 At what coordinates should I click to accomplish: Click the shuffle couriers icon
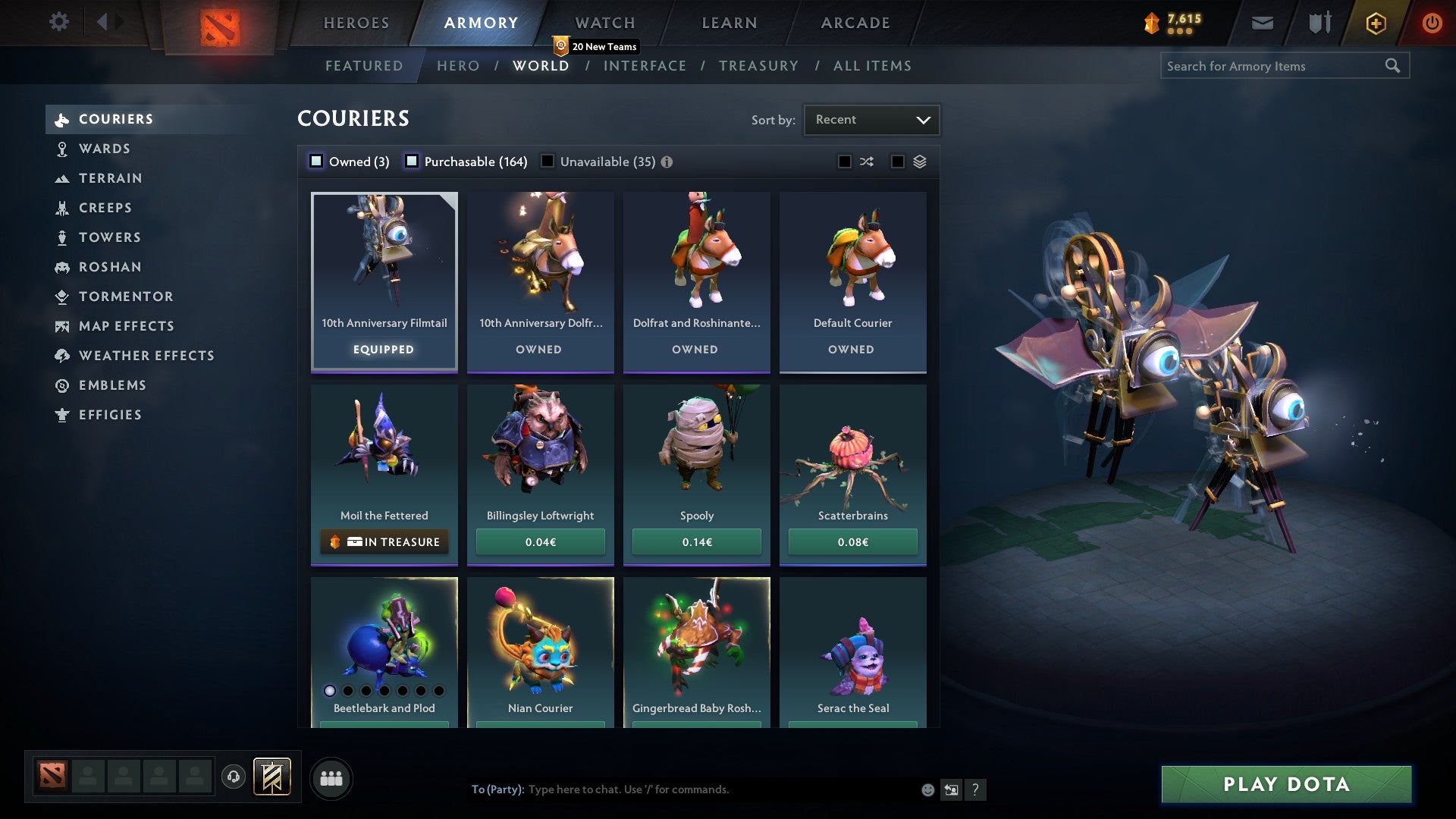coord(866,161)
